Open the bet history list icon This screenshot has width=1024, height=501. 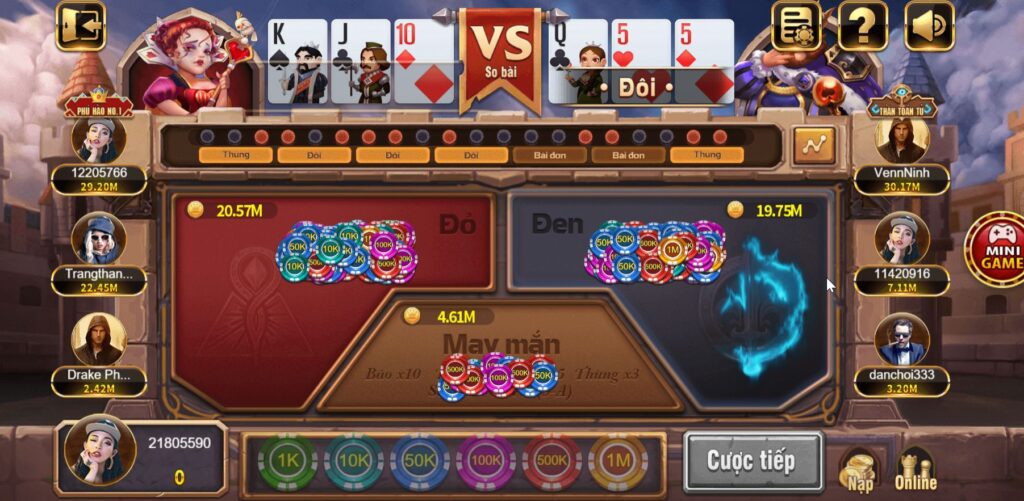click(795, 25)
